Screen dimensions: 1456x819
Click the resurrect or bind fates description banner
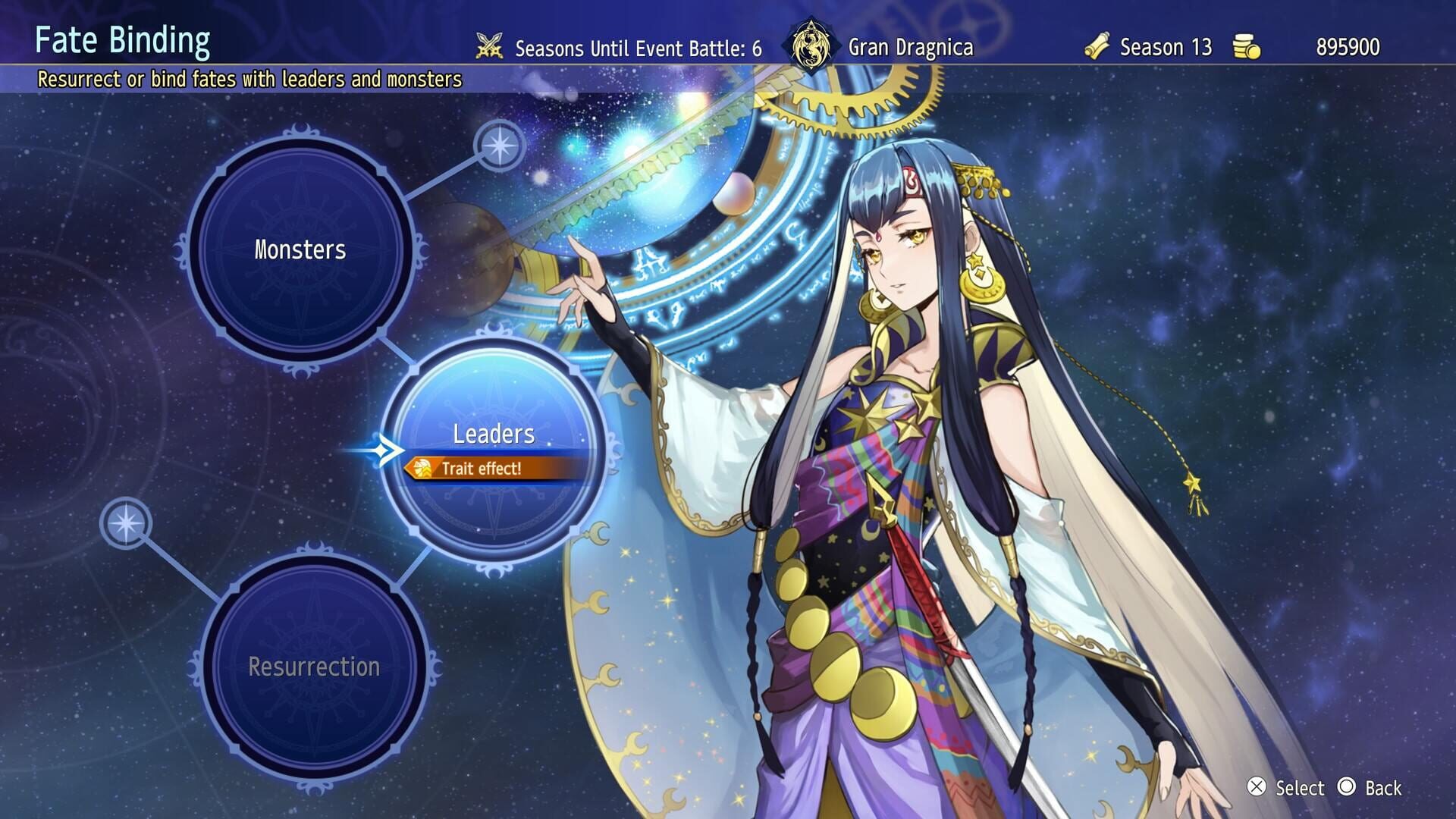click(250, 77)
